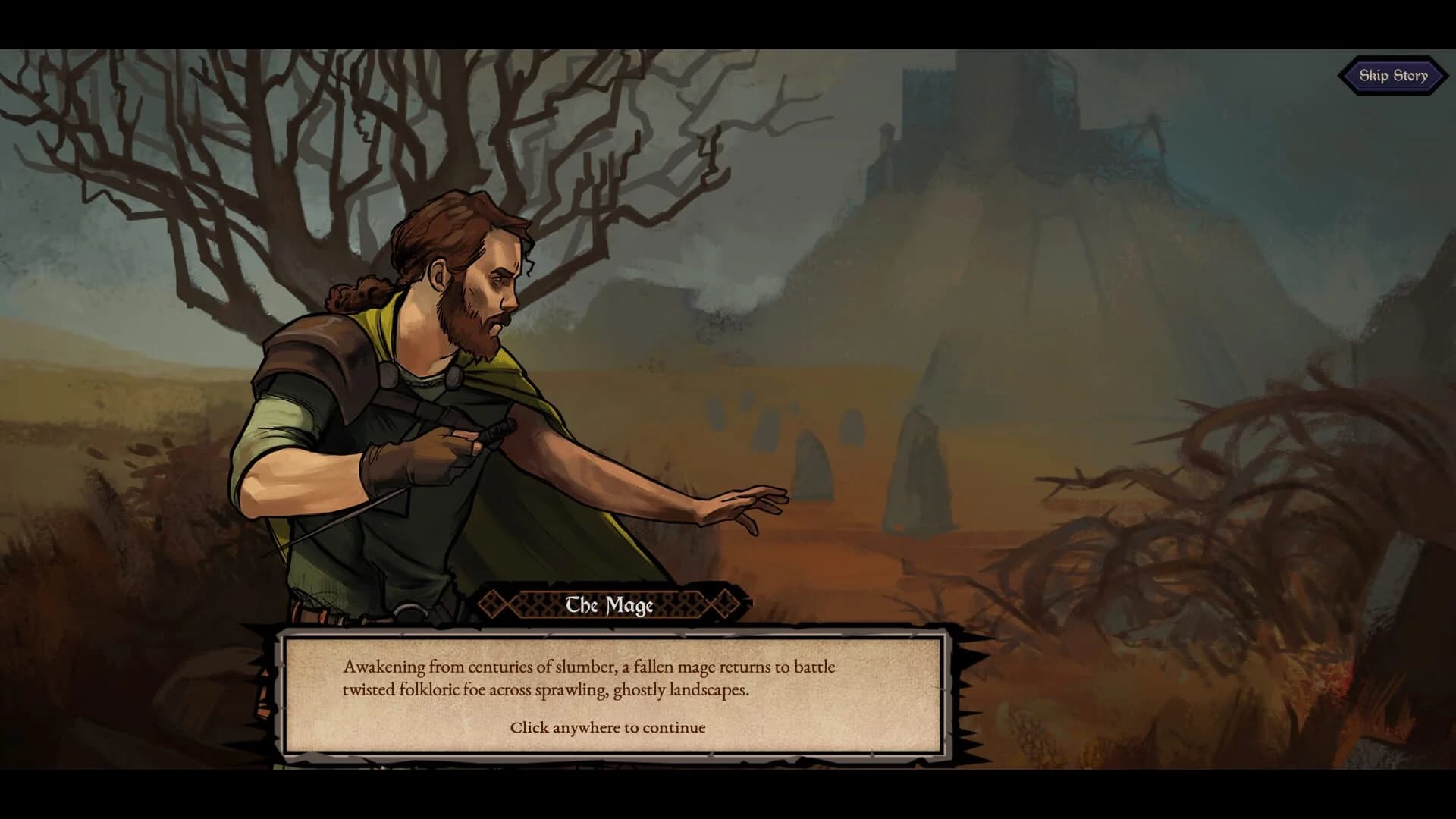Click The Mage title banner
Screen dimensions: 1456x819
click(611, 604)
